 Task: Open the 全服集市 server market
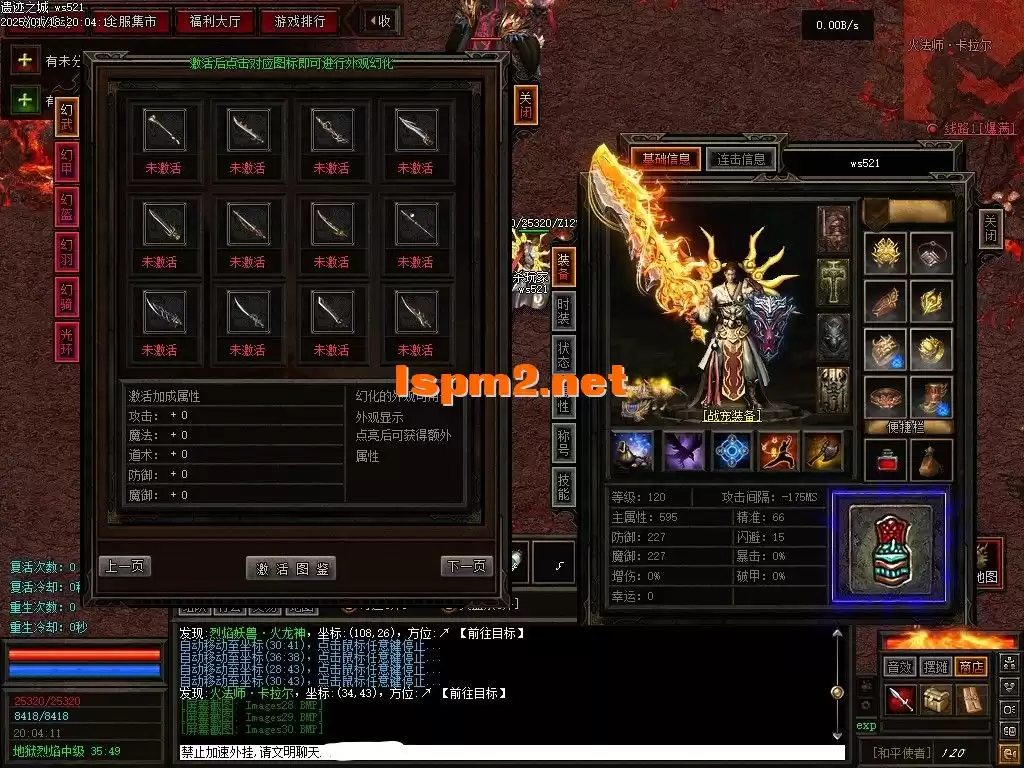(x=129, y=21)
